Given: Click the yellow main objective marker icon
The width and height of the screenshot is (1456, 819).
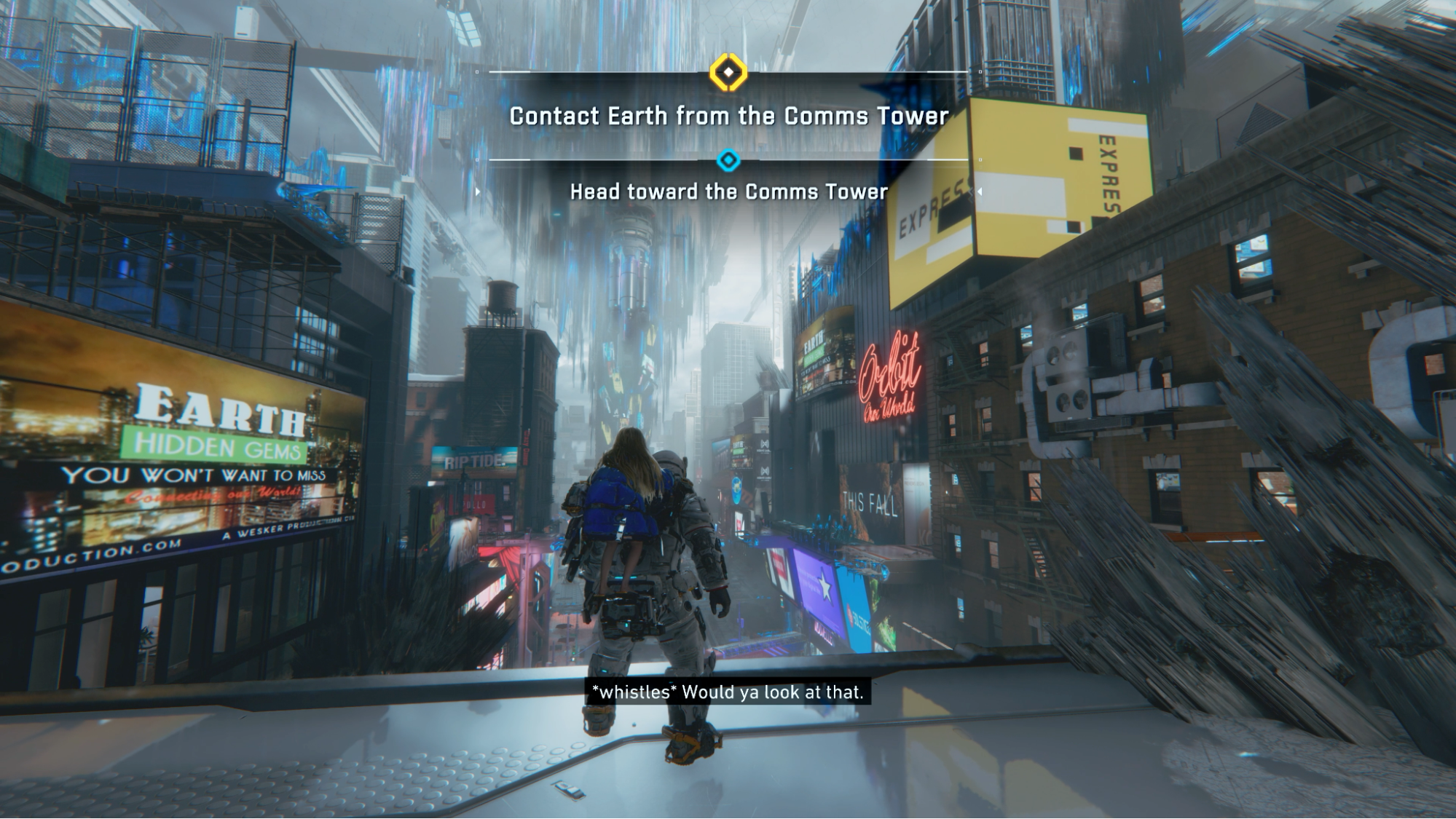Looking at the screenshot, I should [x=728, y=73].
